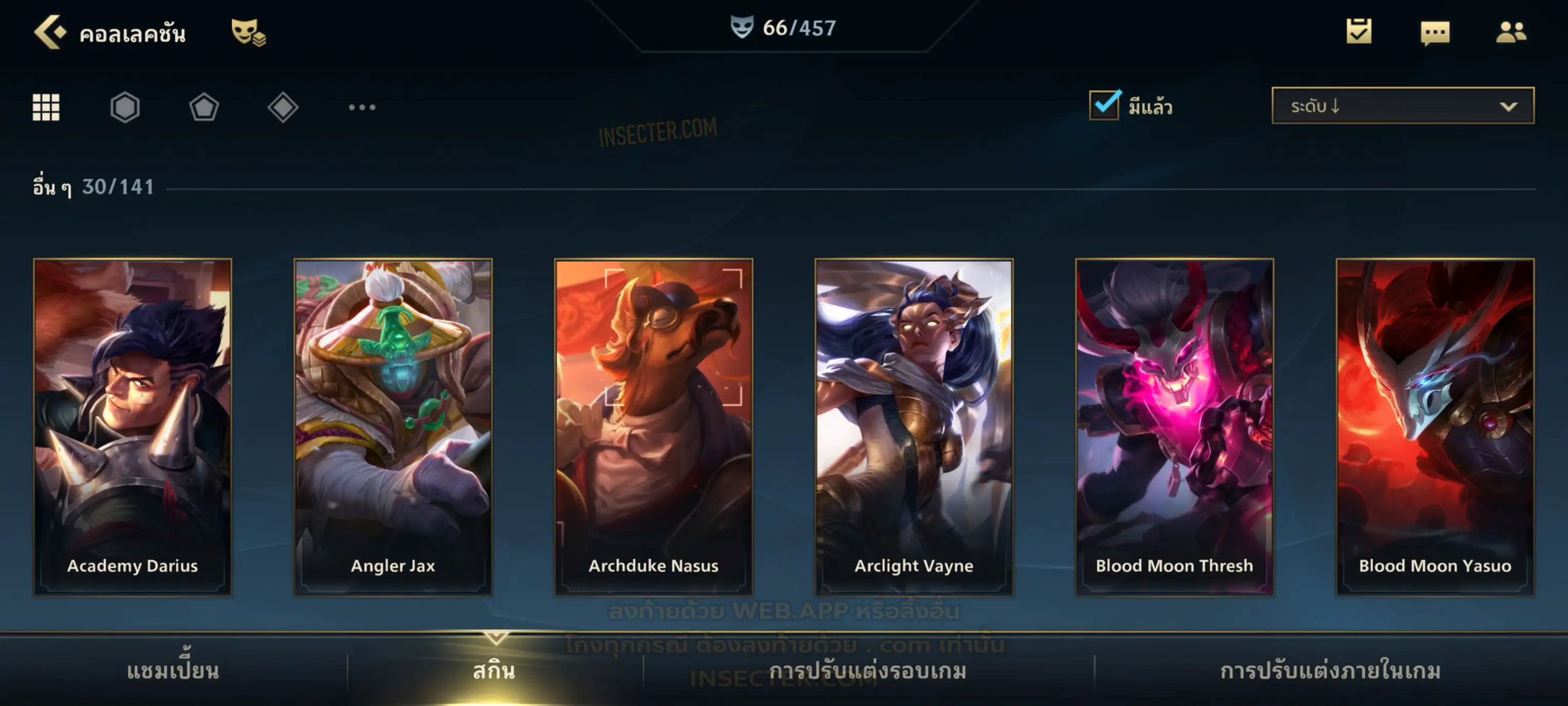
Task: Choose the pentagon rarity filter
Action: [204, 108]
